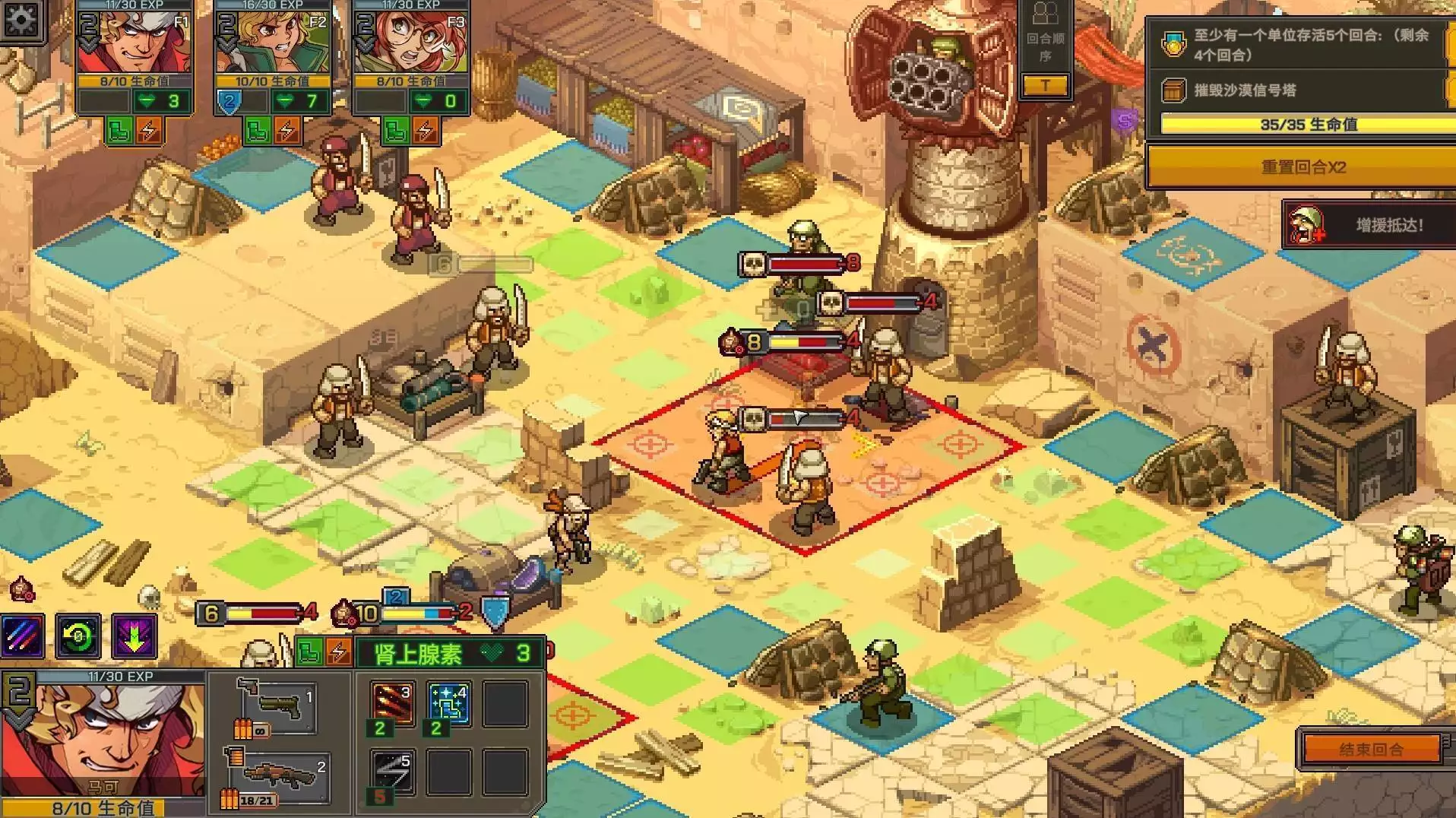
Task: Use the blue sparkling boot skill
Action: point(448,705)
